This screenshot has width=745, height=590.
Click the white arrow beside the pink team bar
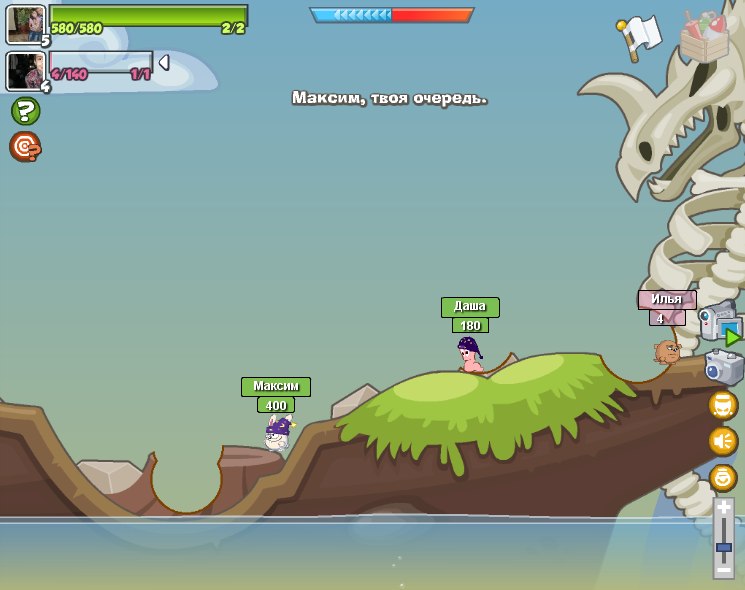163,63
